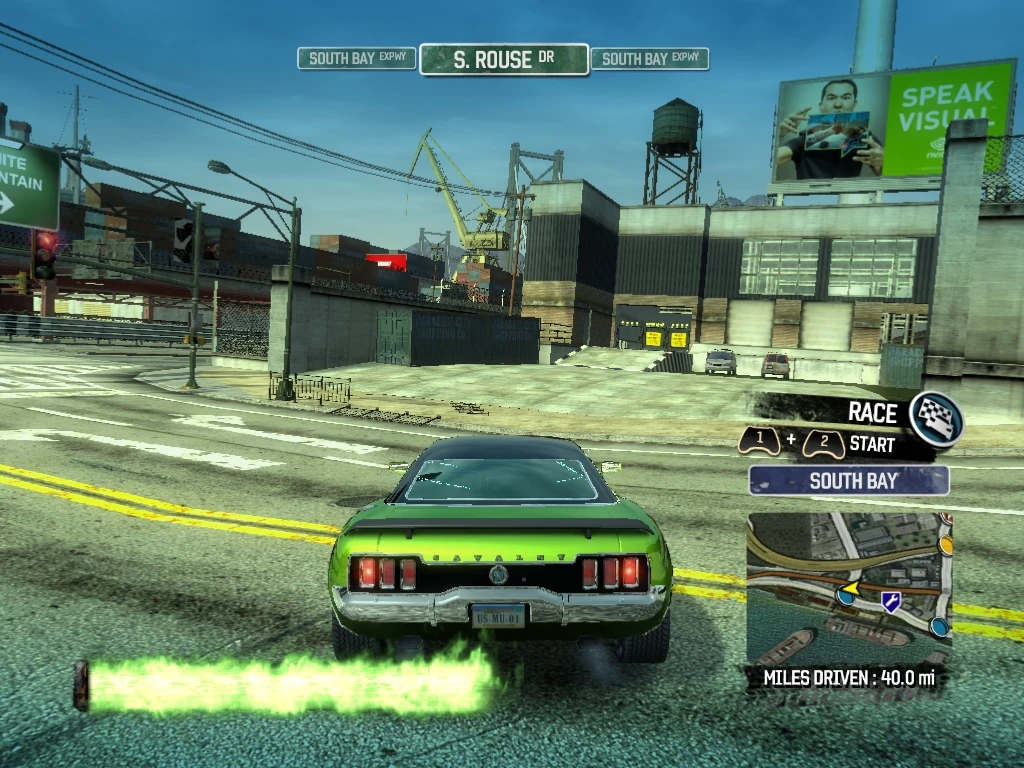Select the wrench repair shop marker on minimap

point(890,601)
